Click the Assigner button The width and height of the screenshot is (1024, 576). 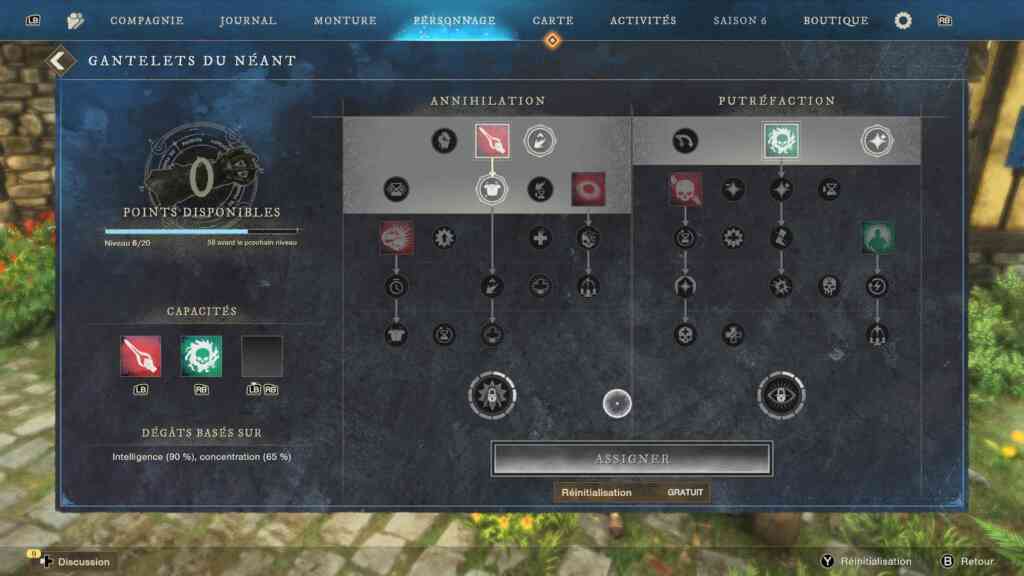pyautogui.click(x=632, y=459)
